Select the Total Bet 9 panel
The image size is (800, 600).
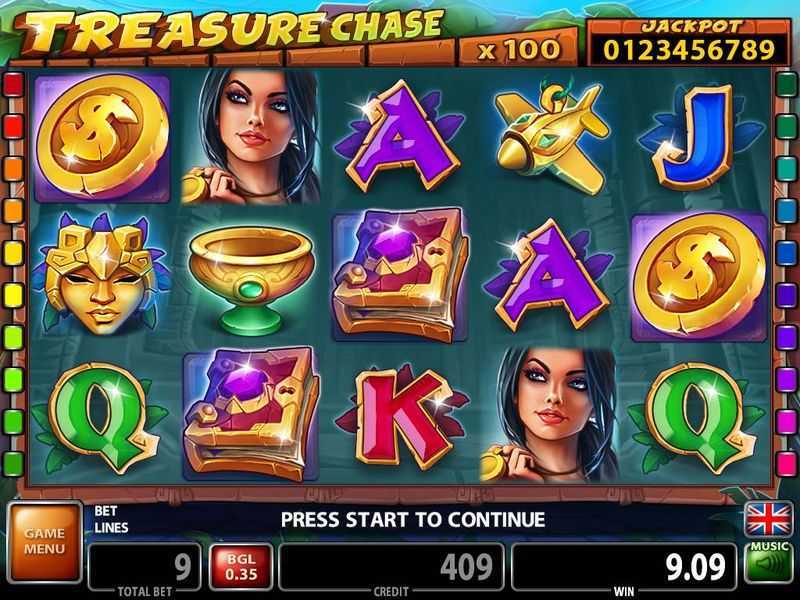[x=143, y=567]
